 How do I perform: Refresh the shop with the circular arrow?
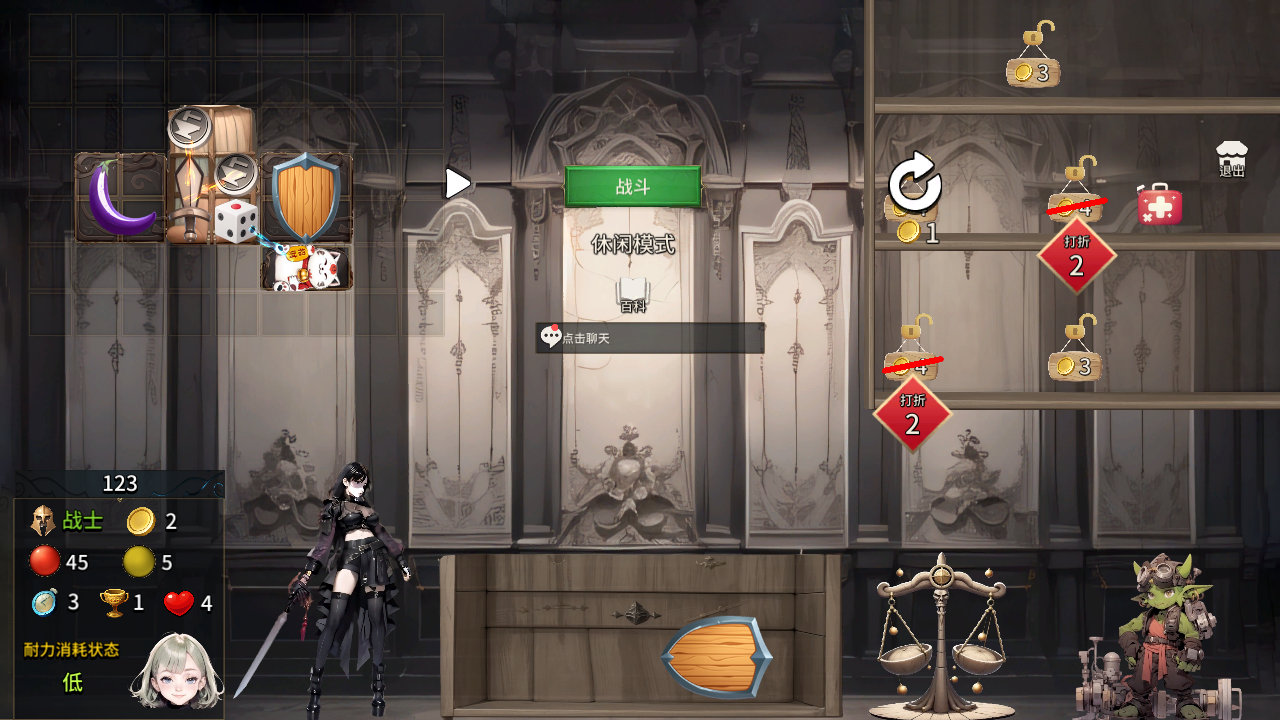click(915, 184)
